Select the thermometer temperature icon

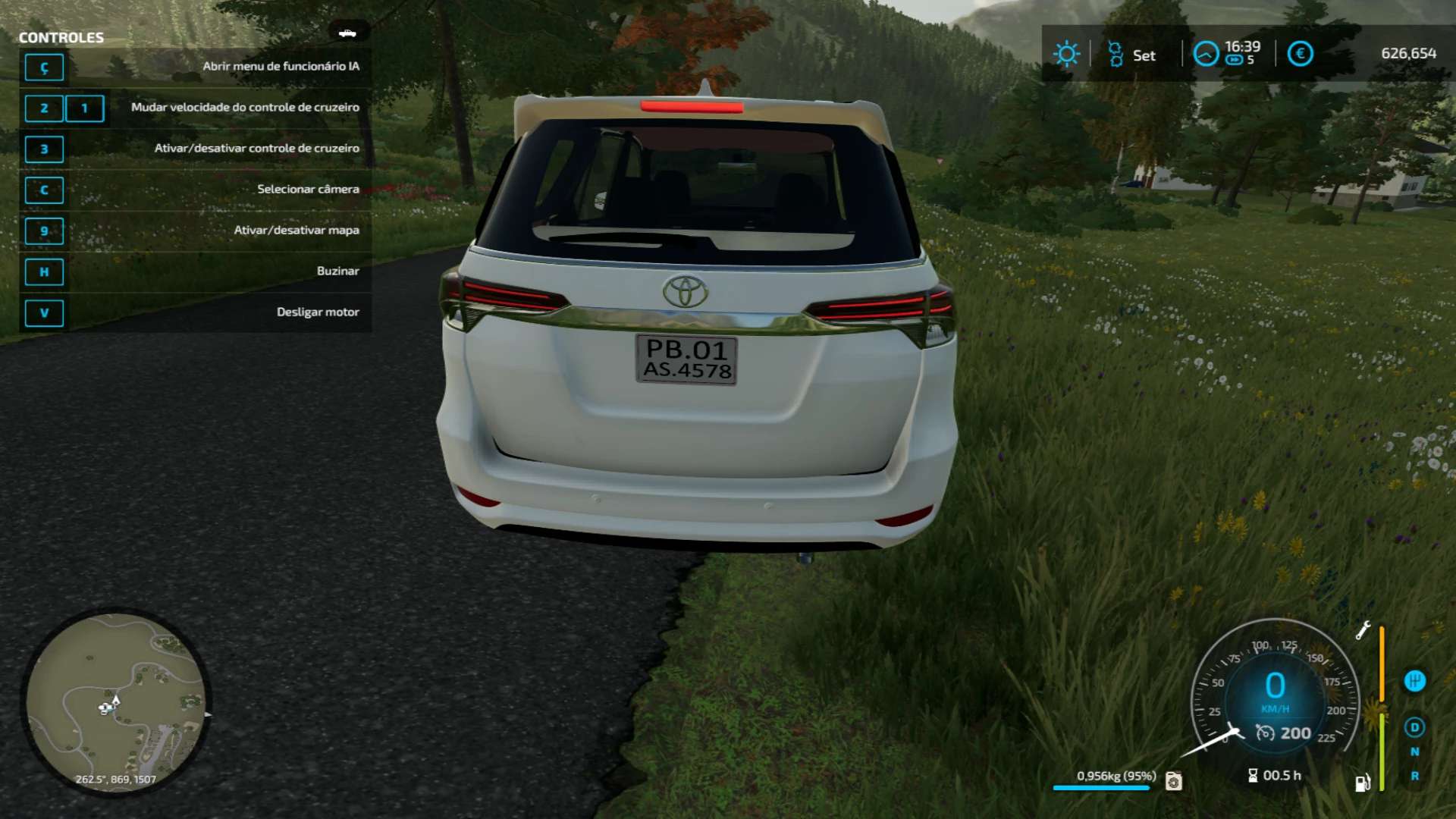[1115, 54]
